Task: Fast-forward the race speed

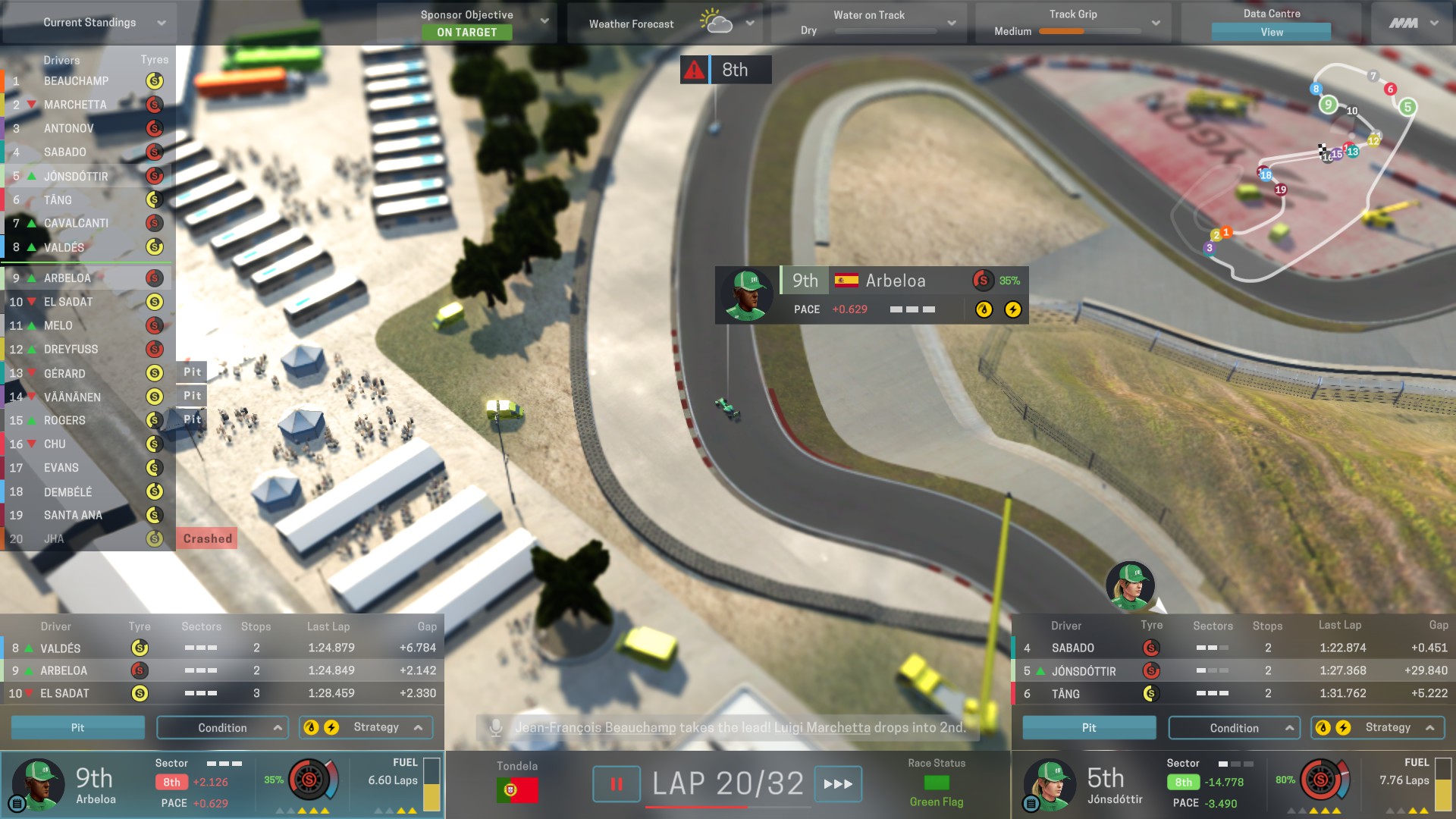Action: (838, 784)
